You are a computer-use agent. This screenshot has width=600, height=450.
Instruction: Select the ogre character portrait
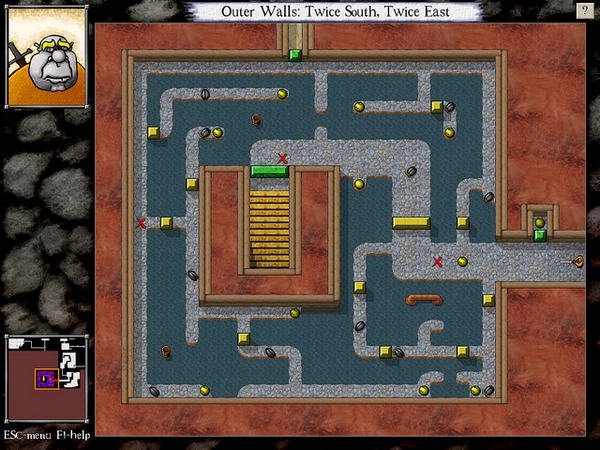[x=47, y=62]
